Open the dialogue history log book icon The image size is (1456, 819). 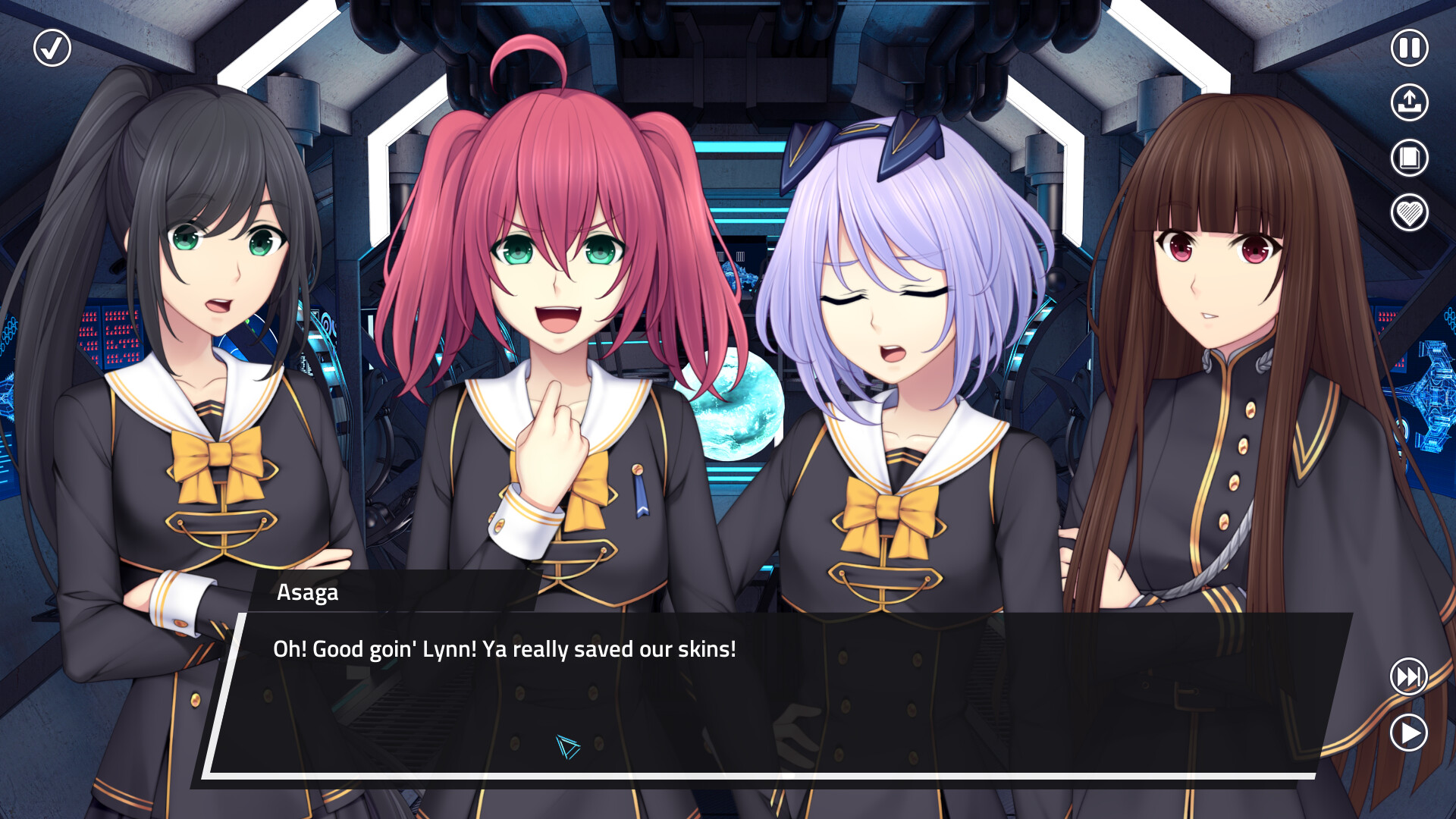1408,158
